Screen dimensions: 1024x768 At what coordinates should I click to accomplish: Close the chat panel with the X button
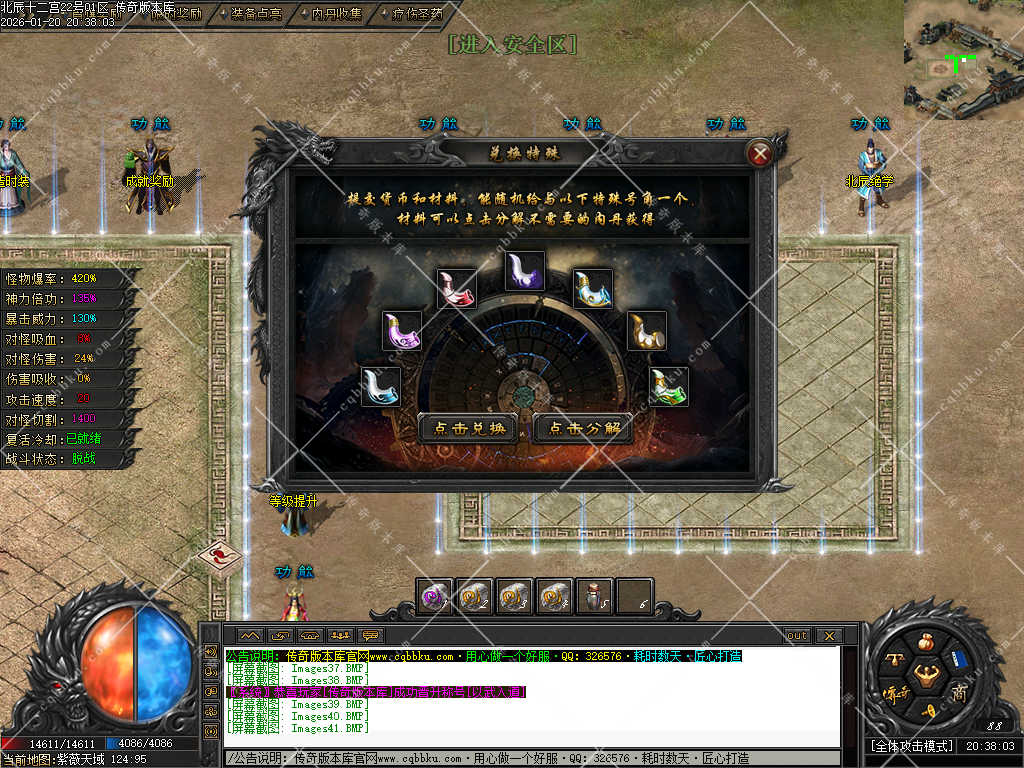828,636
